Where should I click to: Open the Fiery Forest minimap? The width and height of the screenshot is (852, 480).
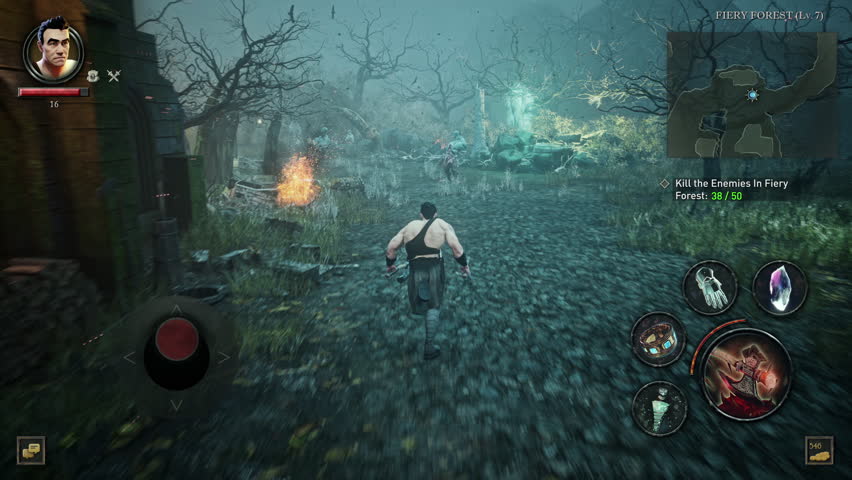(751, 94)
